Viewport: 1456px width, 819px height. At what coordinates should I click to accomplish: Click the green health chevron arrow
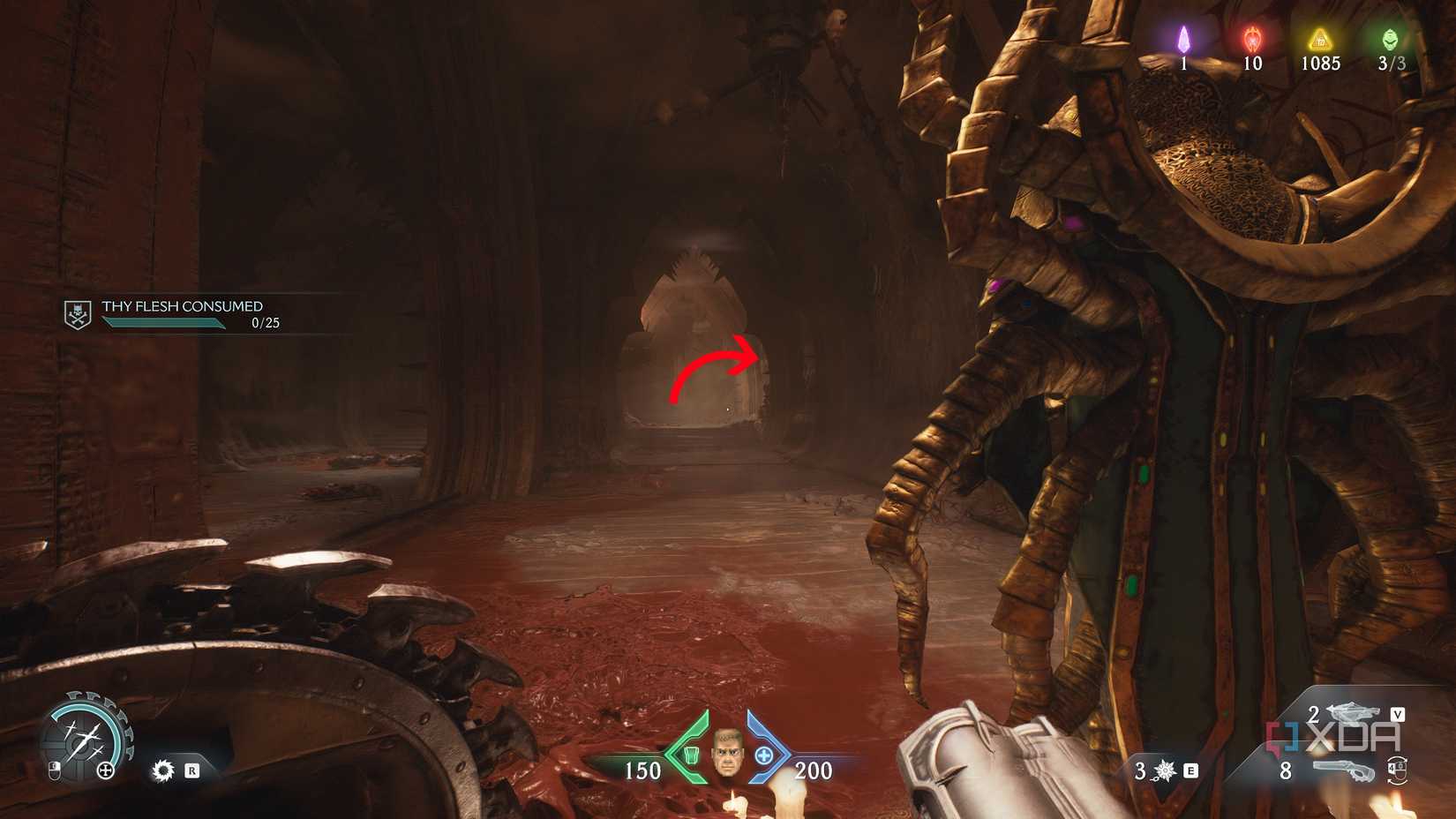687,755
